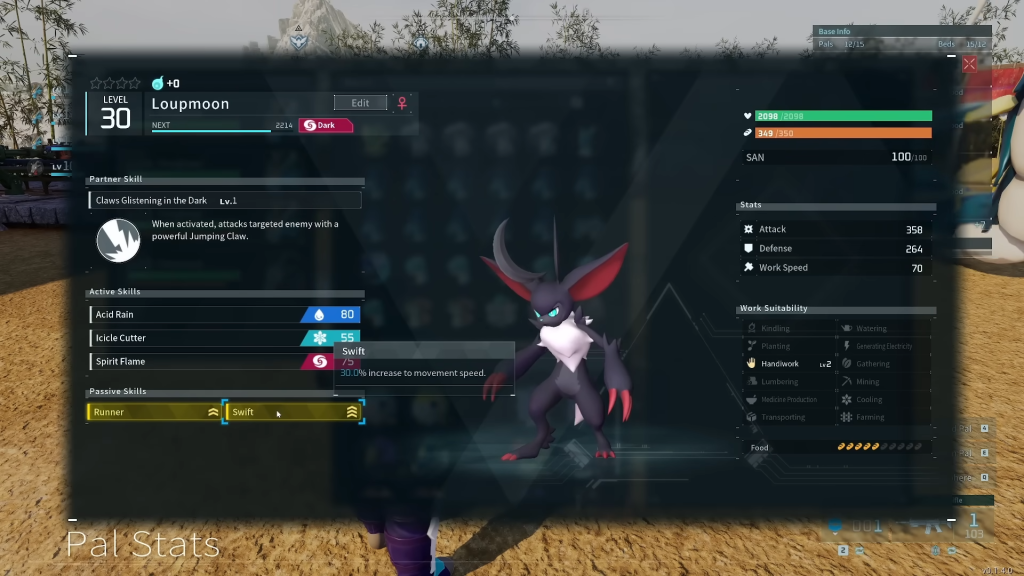Select the Runner passive skill
The image size is (1024, 576).
coord(154,411)
